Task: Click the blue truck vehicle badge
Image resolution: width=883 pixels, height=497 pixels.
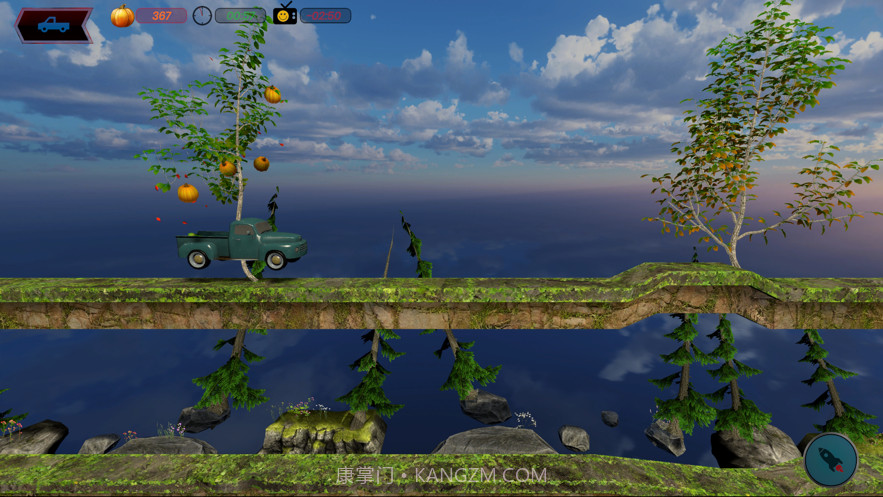Action: tap(53, 25)
